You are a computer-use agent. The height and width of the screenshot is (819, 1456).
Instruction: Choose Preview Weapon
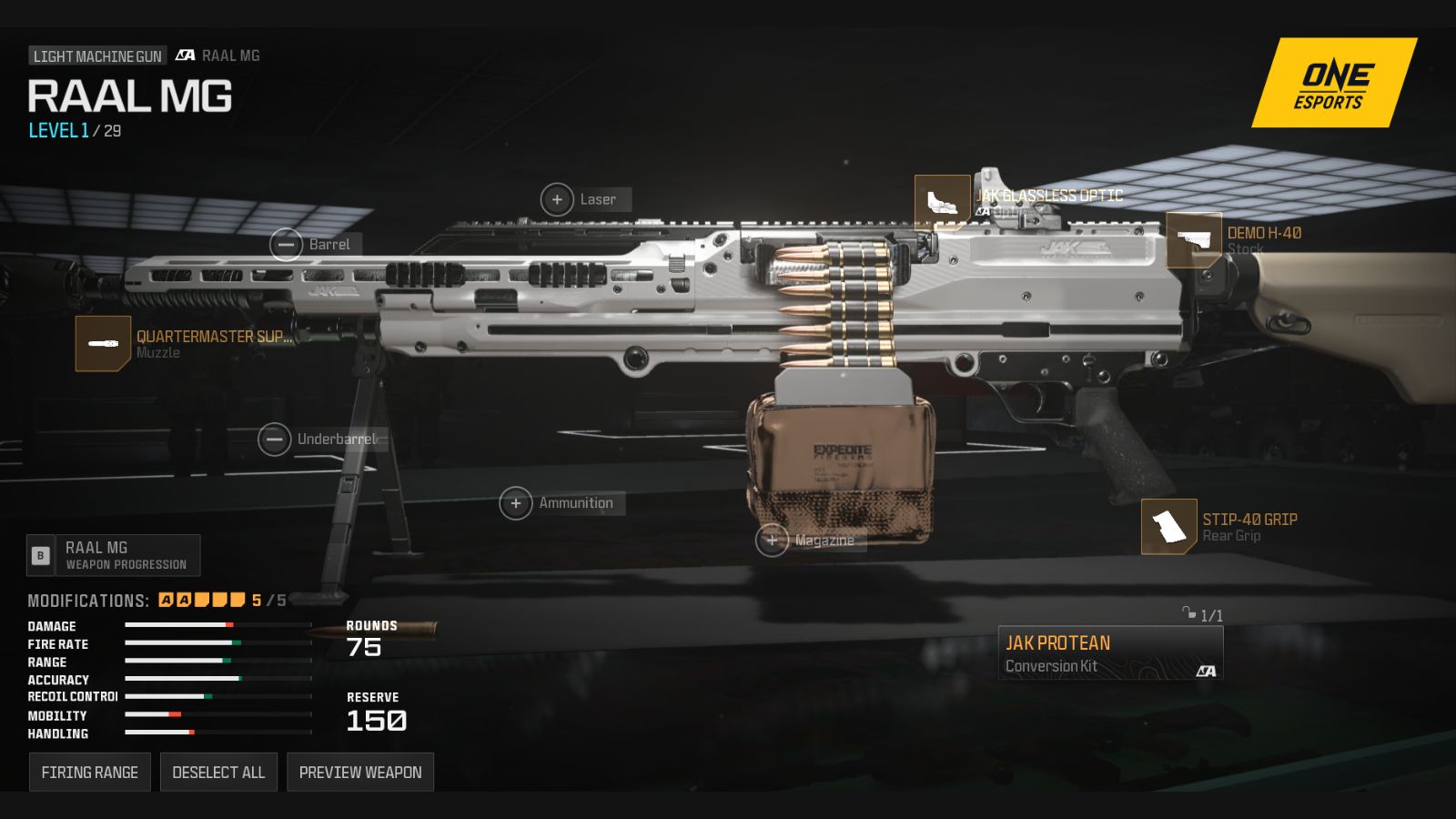click(360, 772)
